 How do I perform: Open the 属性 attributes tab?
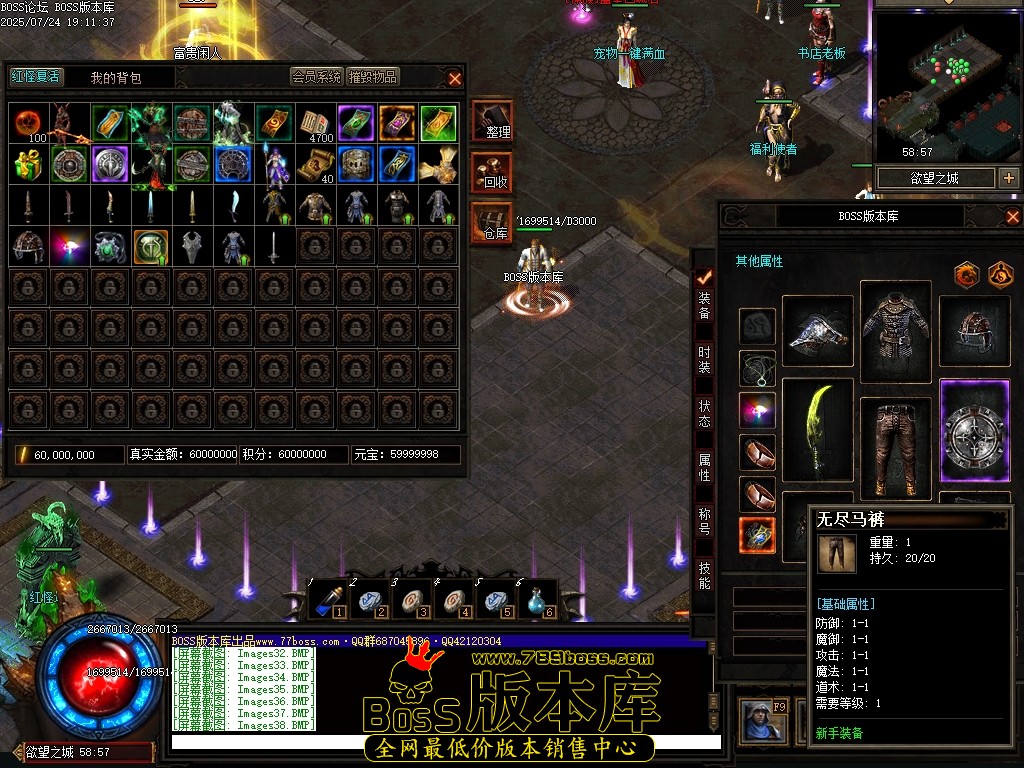coord(705,467)
